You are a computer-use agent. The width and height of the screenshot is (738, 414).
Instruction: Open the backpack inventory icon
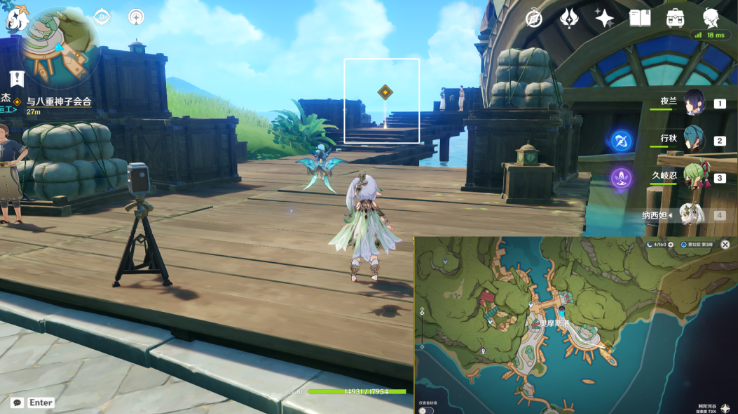[676, 18]
